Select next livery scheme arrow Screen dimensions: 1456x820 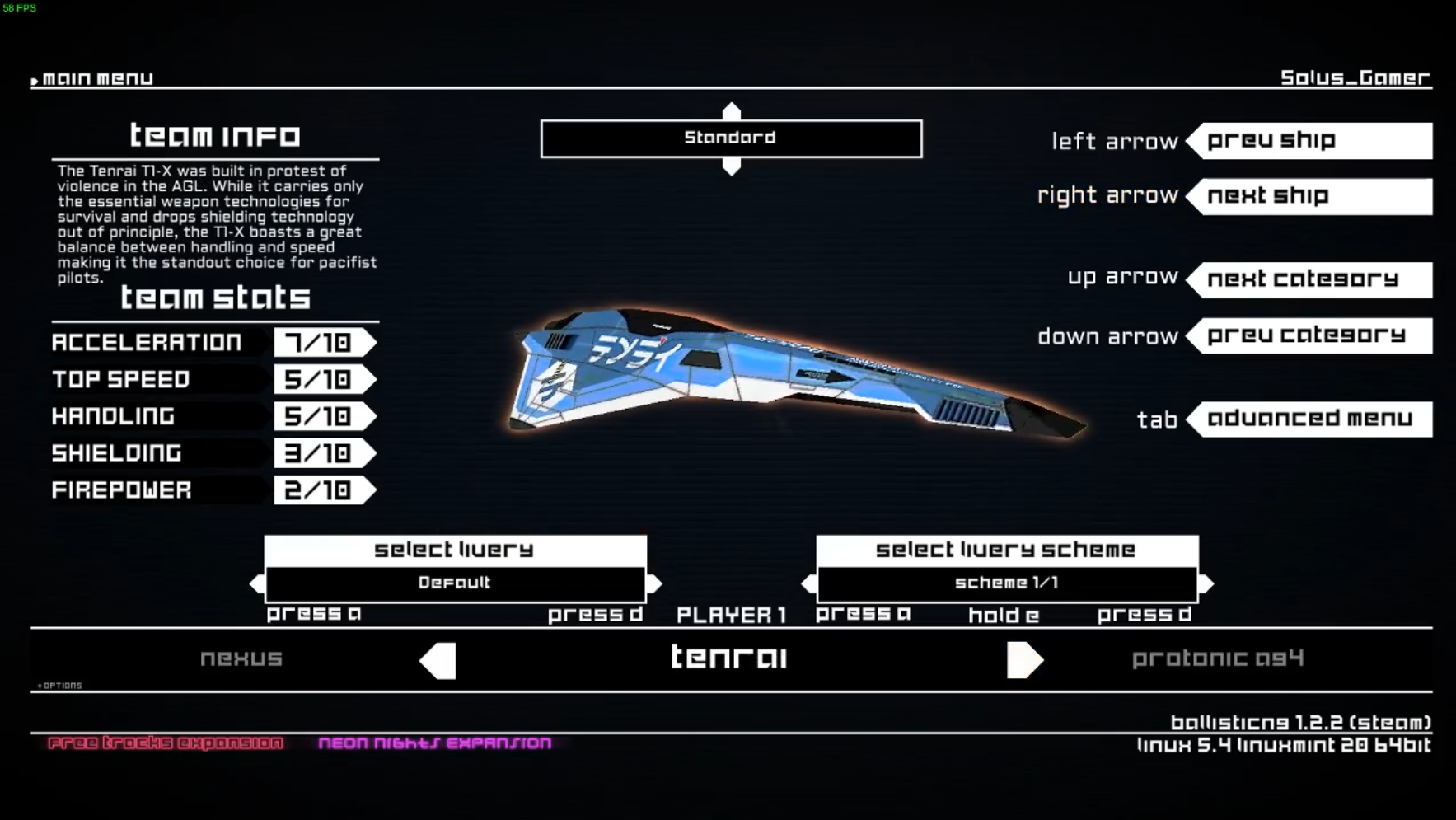(1206, 583)
